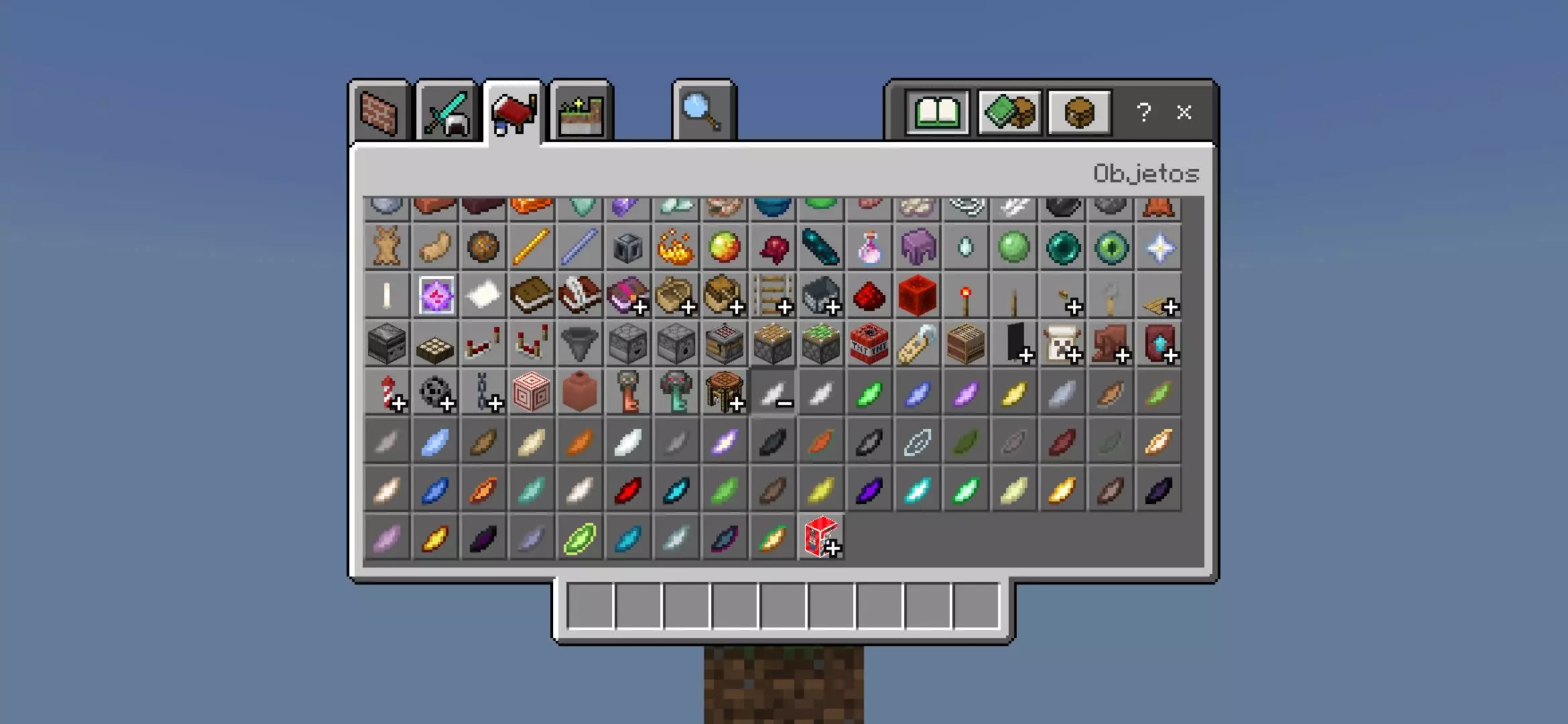Pick the pink target block
1568x724 pixels.
(531, 393)
